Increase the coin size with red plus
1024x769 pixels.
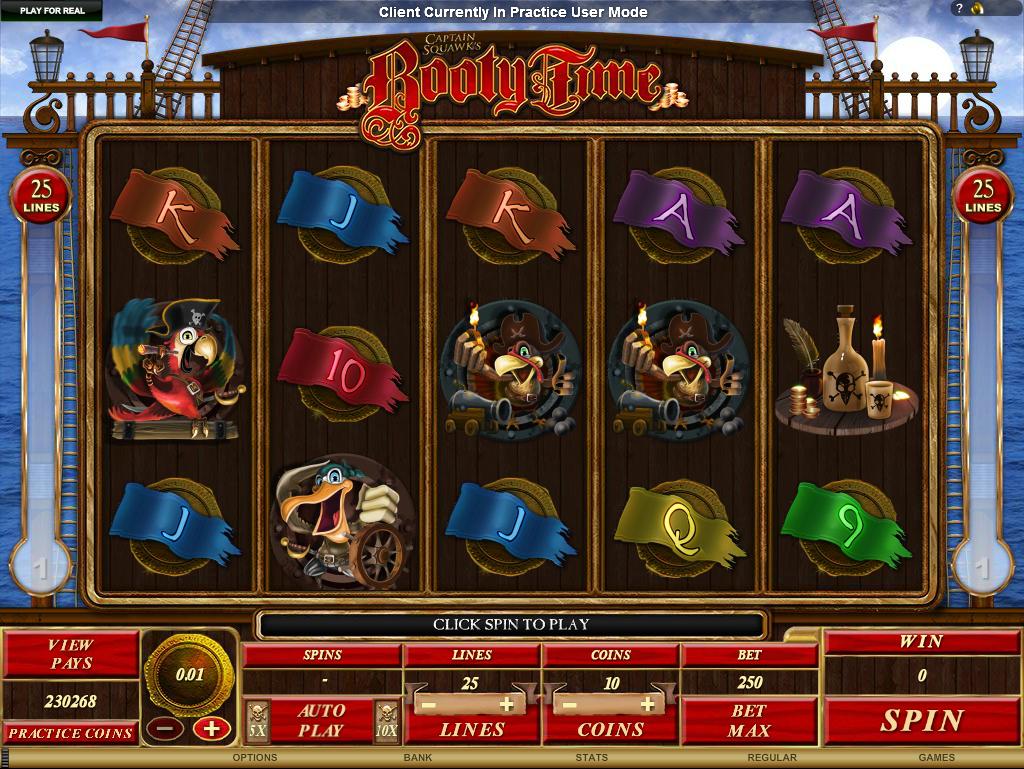pos(211,728)
